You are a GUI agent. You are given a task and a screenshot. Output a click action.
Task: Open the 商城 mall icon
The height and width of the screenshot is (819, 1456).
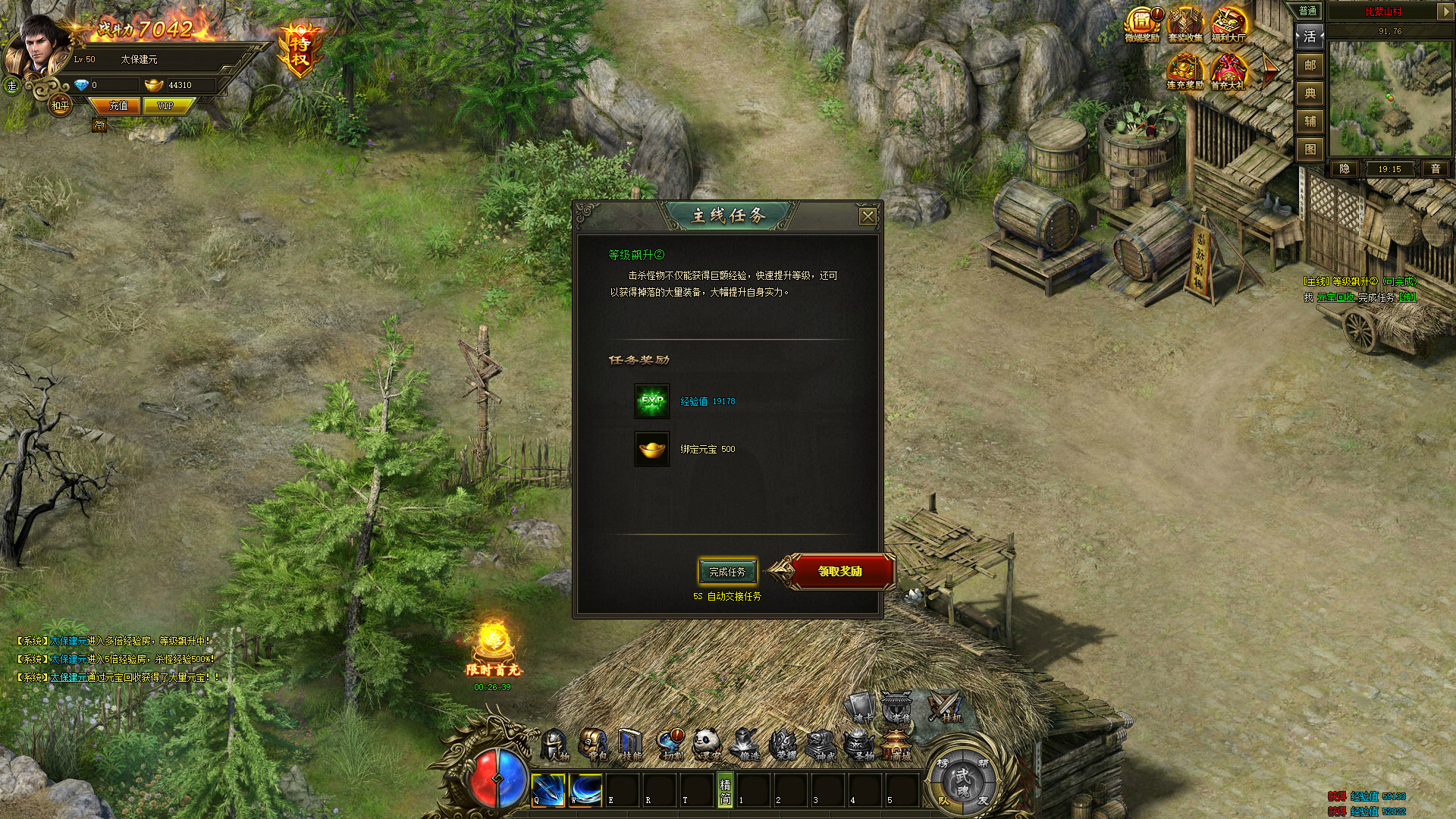(x=898, y=743)
